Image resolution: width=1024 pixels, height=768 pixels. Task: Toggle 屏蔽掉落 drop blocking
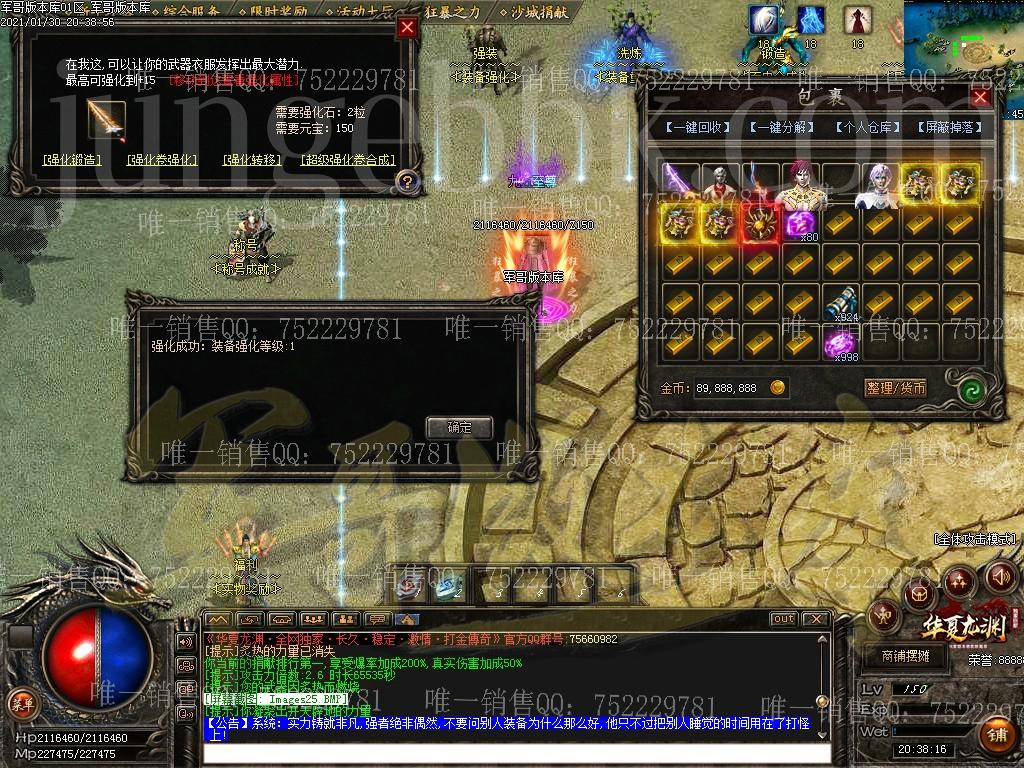click(x=950, y=128)
